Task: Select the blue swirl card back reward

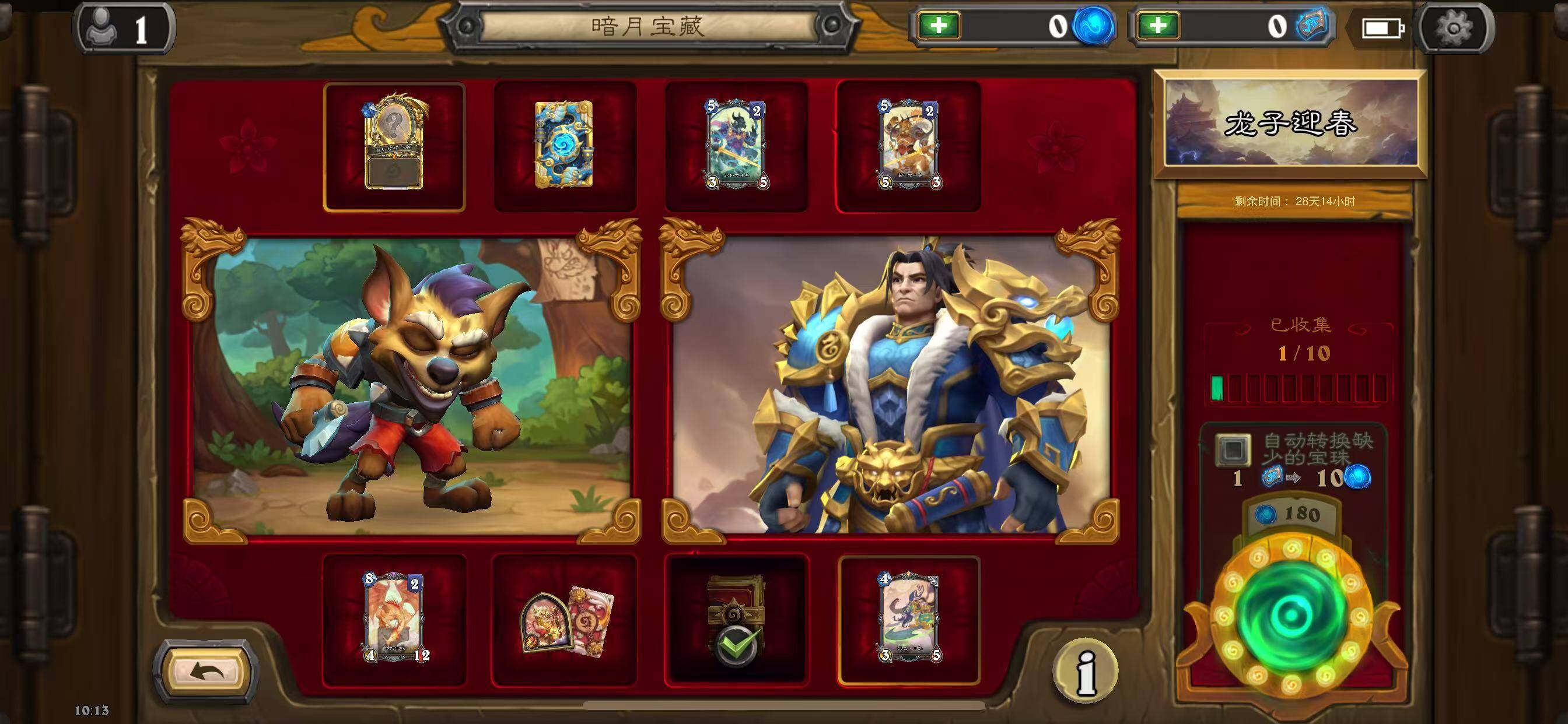Action: [564, 145]
